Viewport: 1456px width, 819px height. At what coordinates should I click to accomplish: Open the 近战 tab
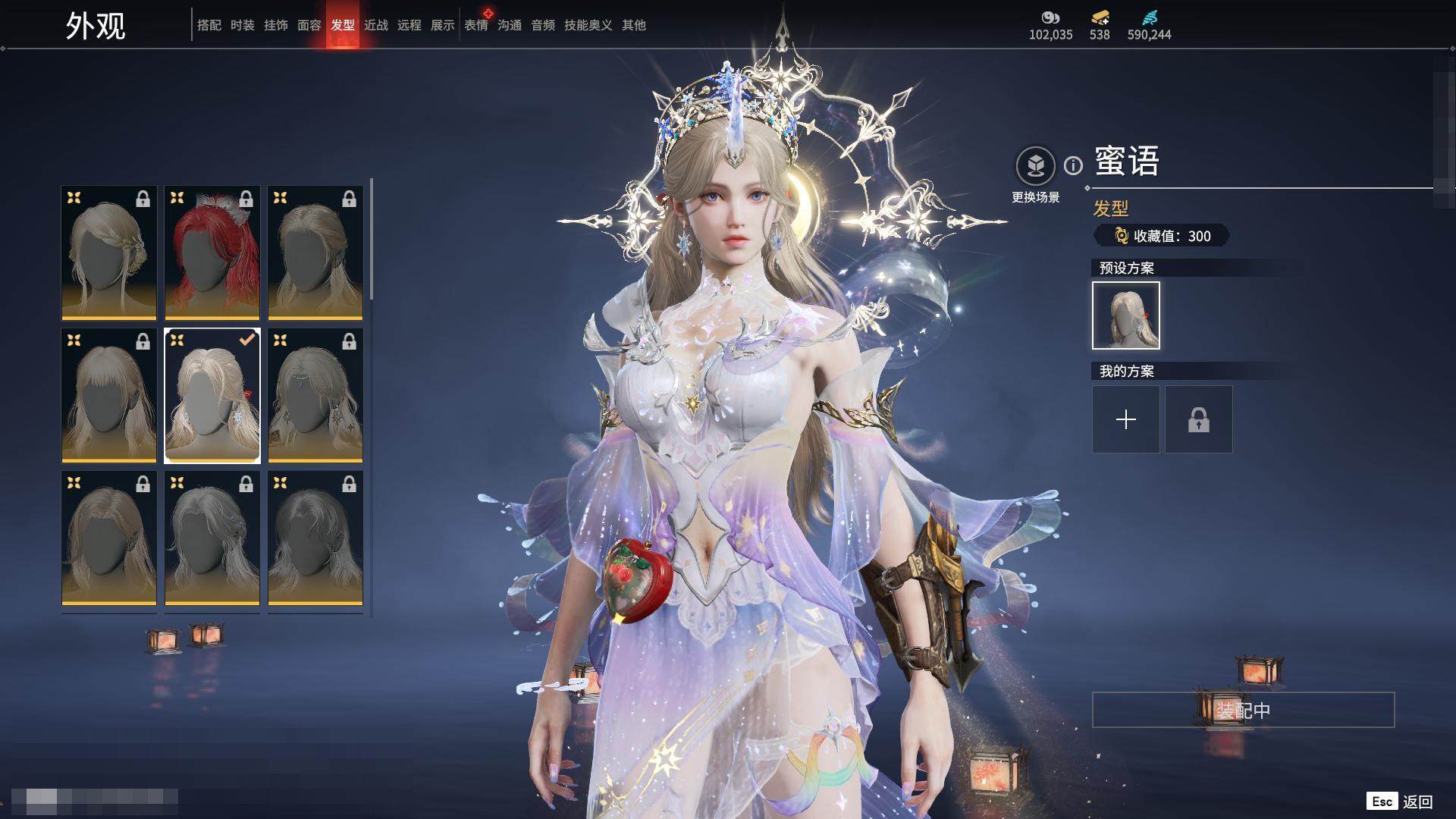376,25
